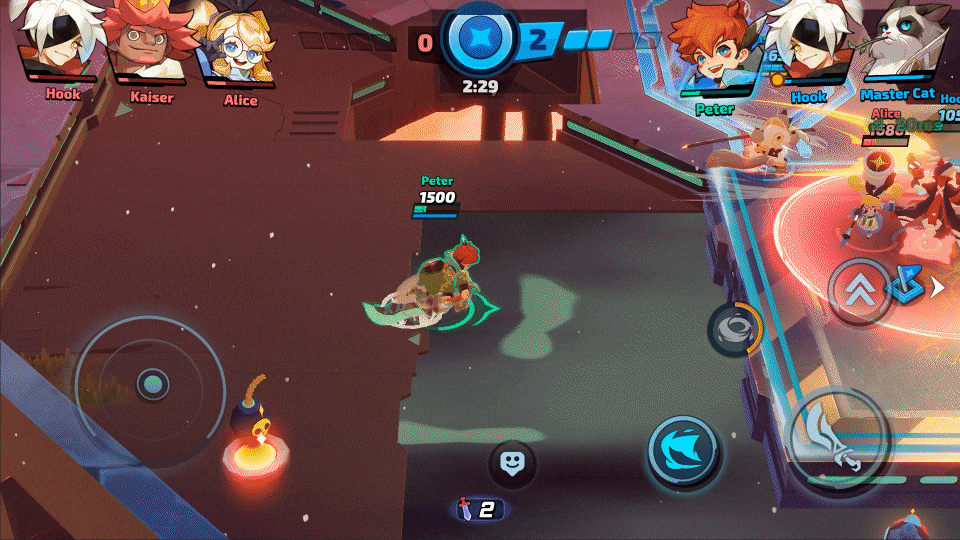Click the virtual movement joystick
Image resolution: width=960 pixels, height=540 pixels.
(152, 383)
